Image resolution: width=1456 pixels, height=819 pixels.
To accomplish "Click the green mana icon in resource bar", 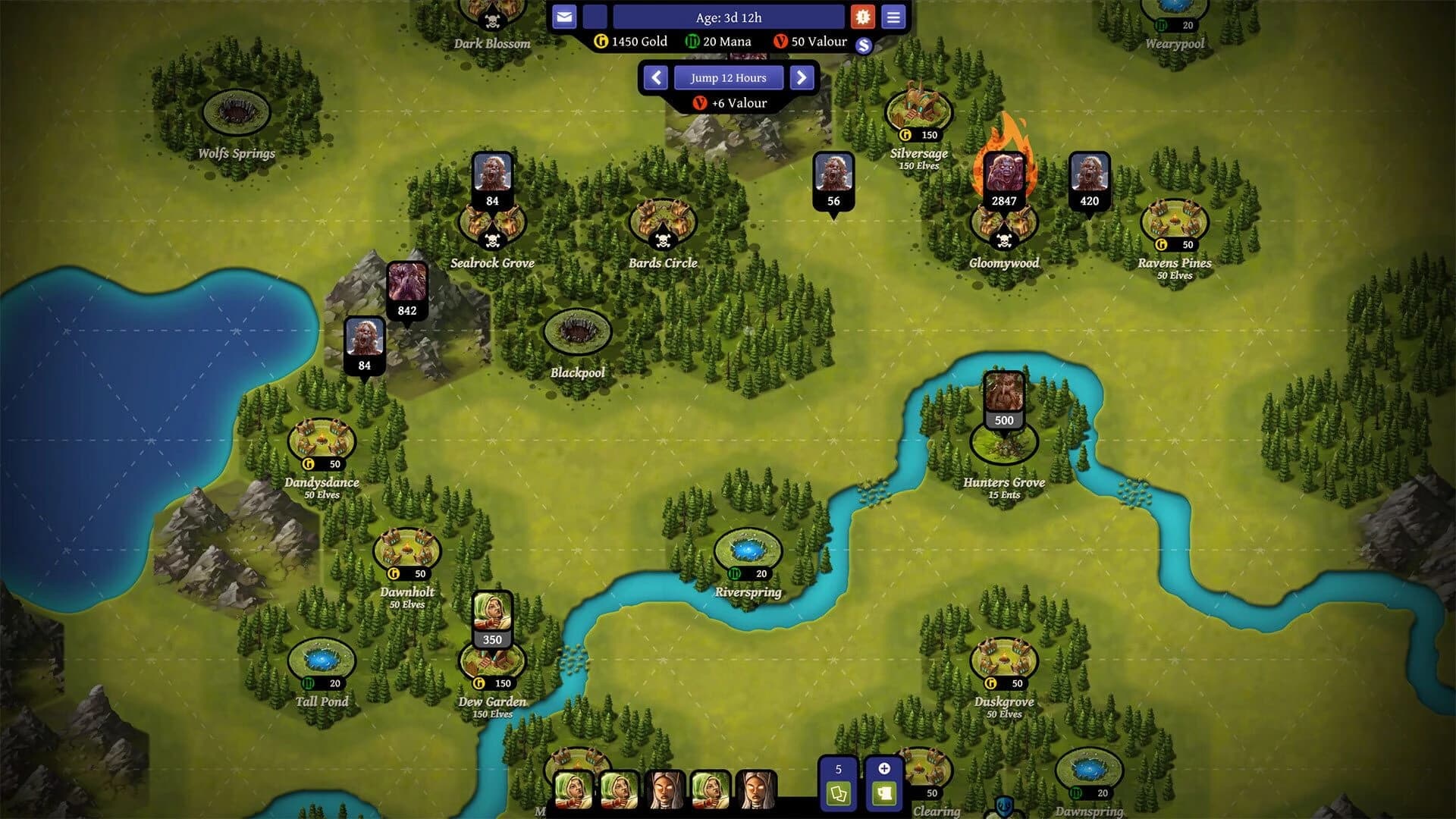I will [692, 42].
